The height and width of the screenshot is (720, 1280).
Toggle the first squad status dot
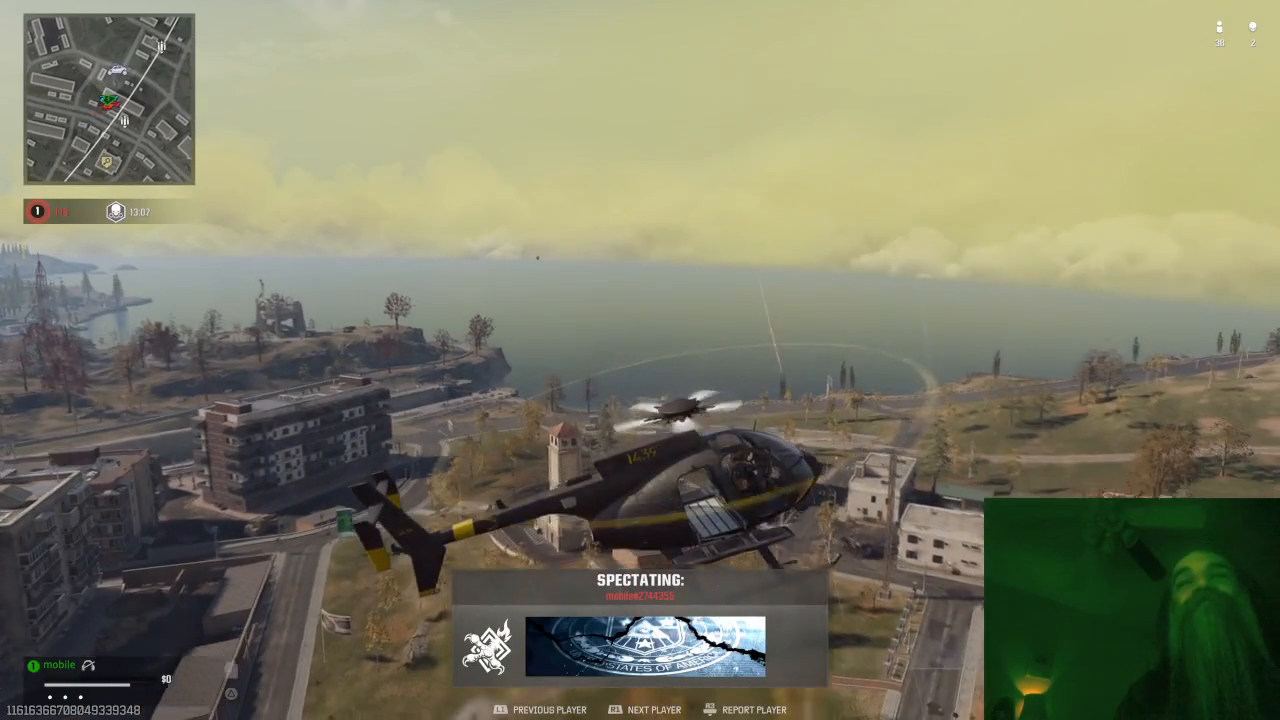(x=50, y=697)
